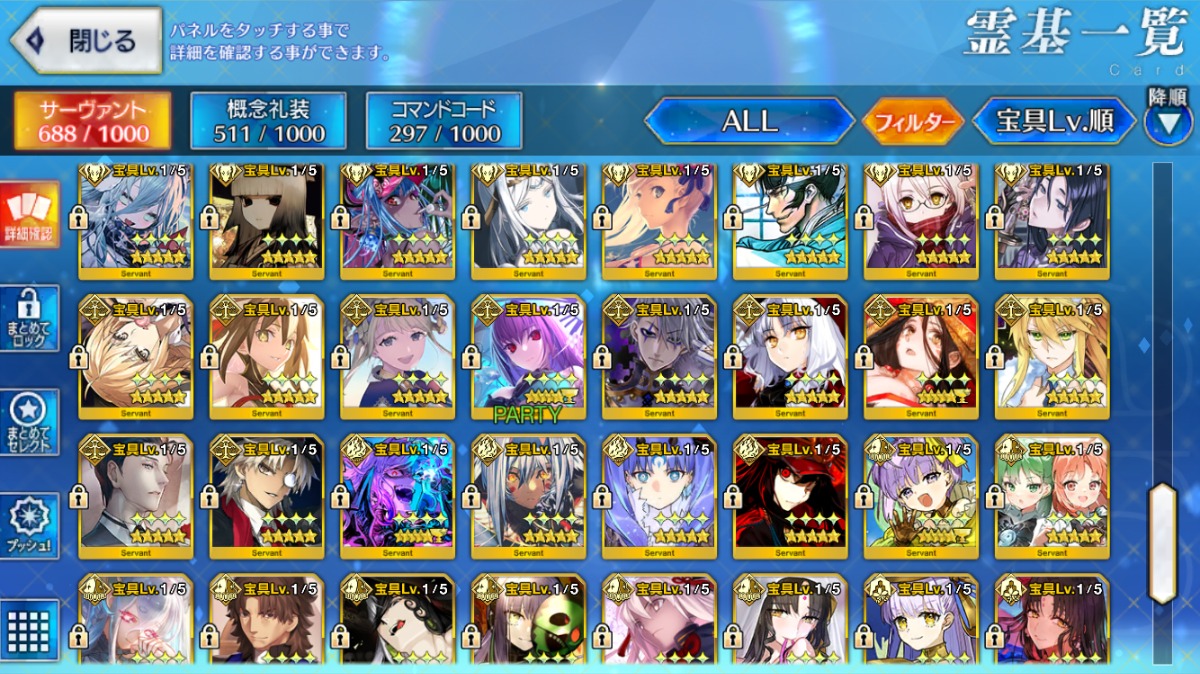Close the Spirit Origin list with 閉じる
The height and width of the screenshot is (674, 1200).
pos(86,41)
